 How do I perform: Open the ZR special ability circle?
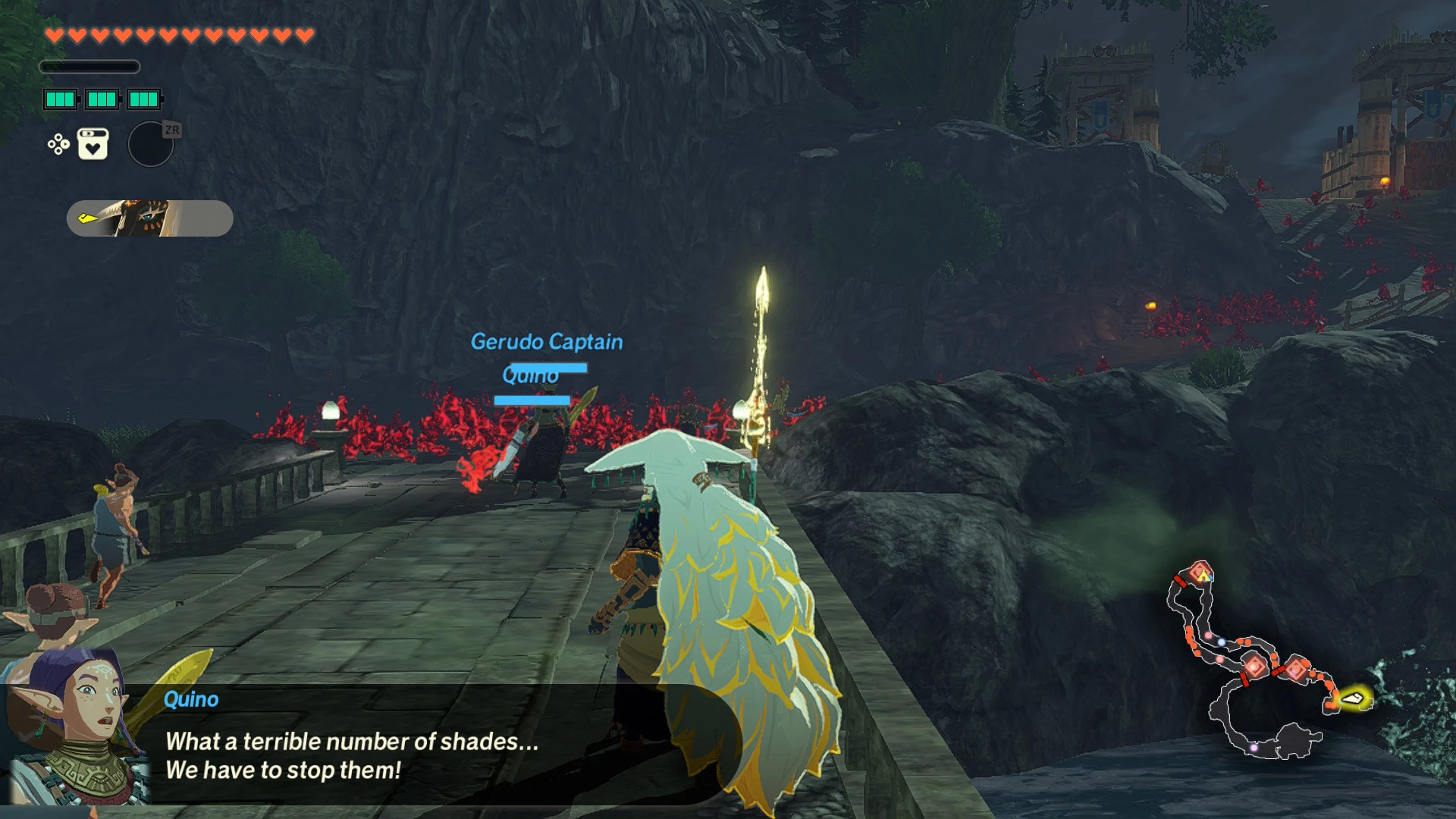[151, 144]
